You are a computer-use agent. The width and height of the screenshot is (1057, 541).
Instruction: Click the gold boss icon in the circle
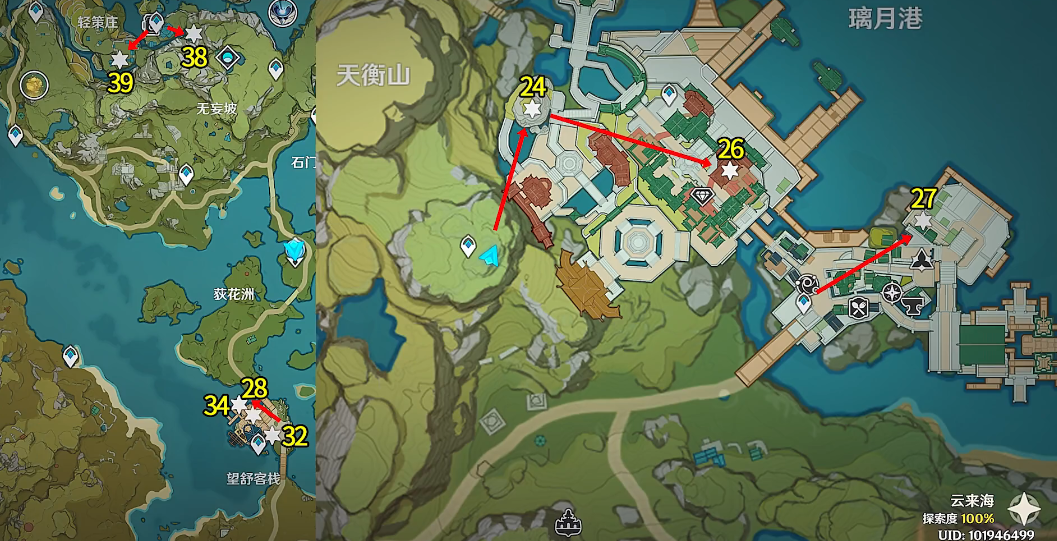pos(34,85)
